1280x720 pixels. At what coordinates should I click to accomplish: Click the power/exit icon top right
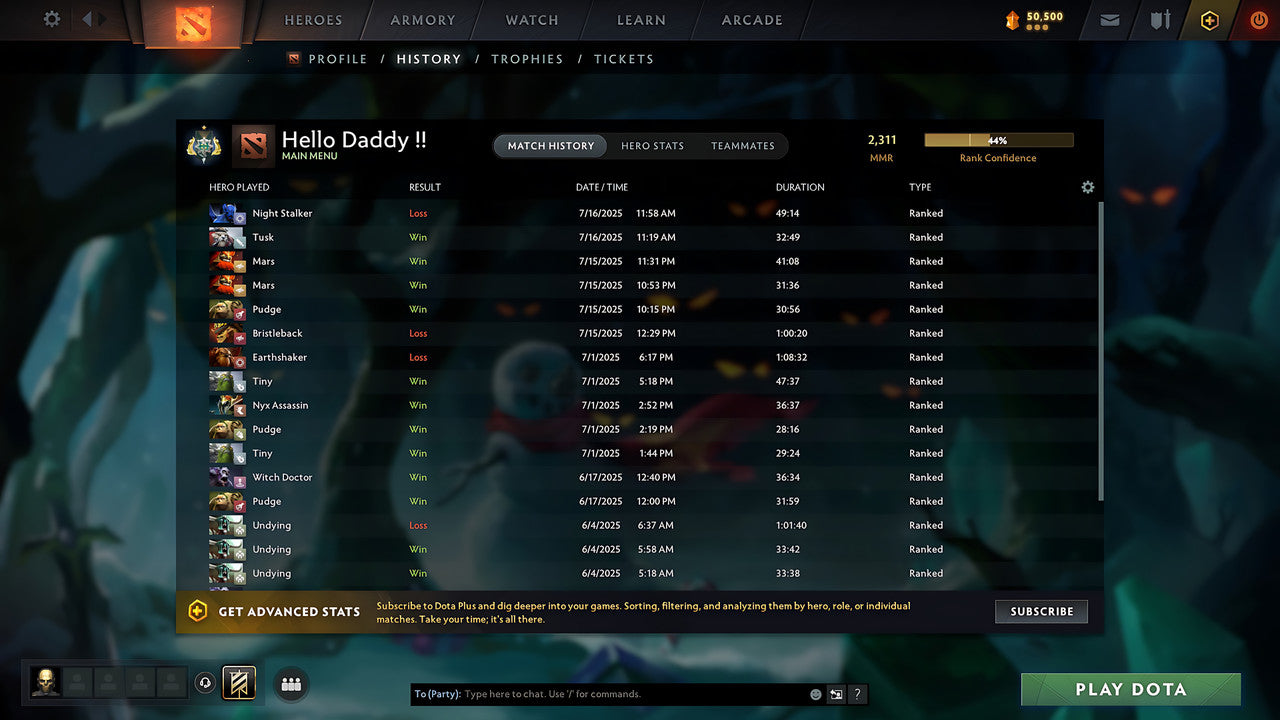pyautogui.click(x=1258, y=20)
